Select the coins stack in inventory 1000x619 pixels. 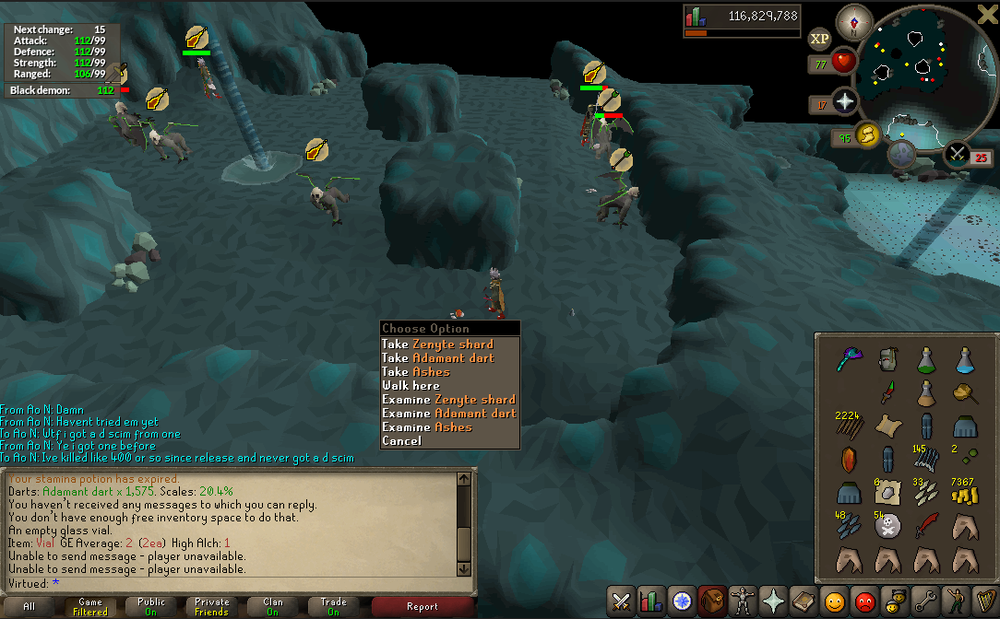(963, 491)
